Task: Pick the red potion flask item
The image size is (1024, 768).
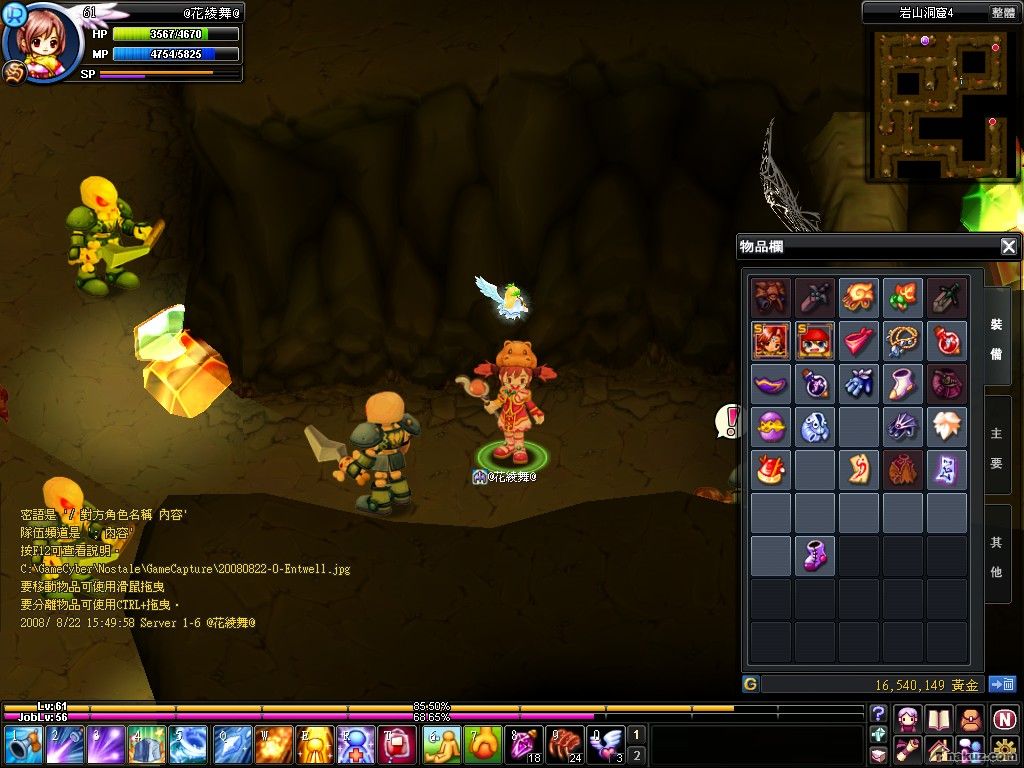Action: click(x=947, y=340)
